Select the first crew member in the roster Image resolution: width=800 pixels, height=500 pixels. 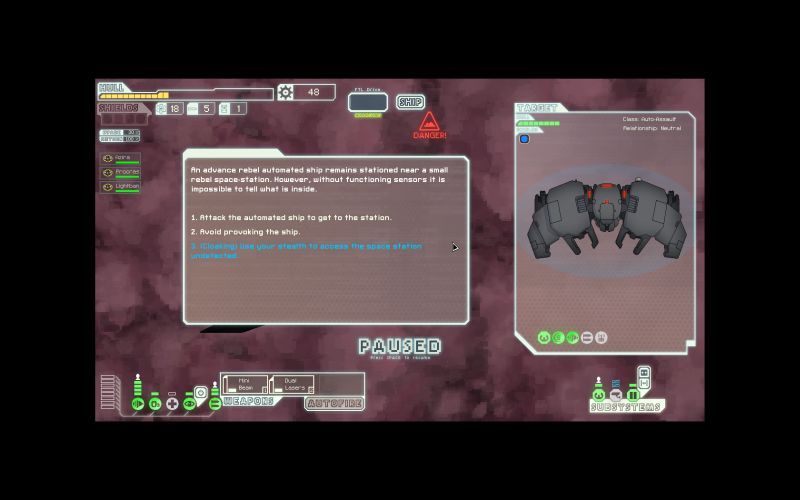point(120,158)
